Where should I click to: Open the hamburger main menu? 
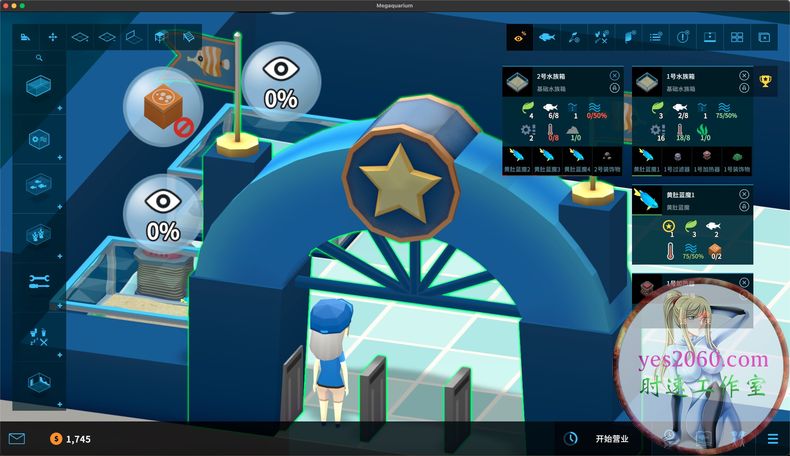click(772, 438)
